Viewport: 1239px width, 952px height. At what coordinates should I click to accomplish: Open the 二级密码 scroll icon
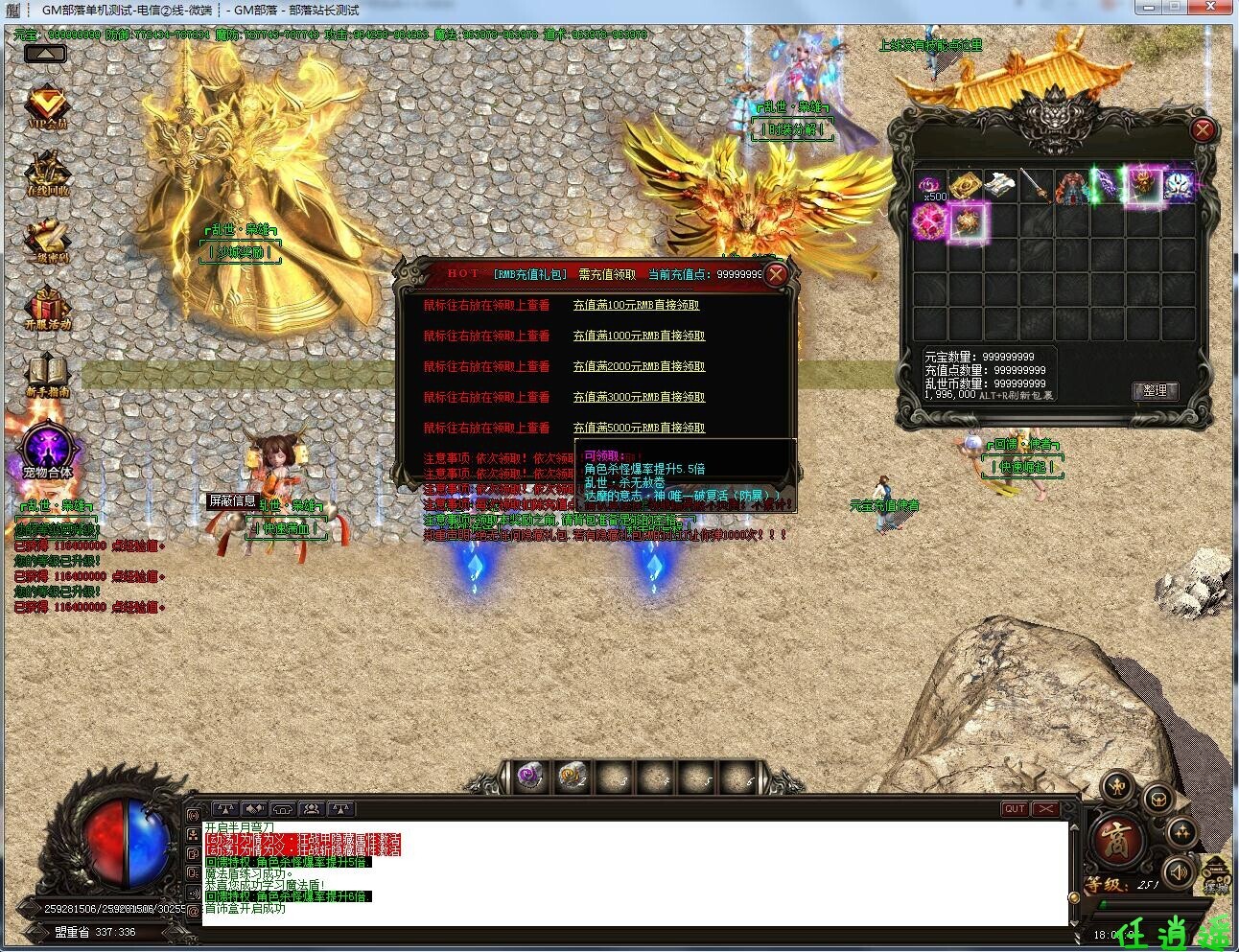coord(47,242)
